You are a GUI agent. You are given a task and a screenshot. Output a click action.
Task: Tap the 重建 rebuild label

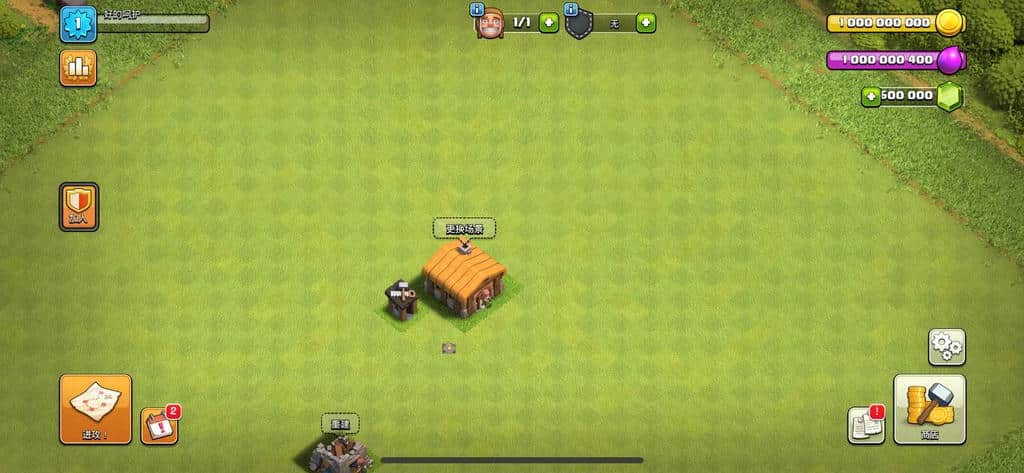click(340, 424)
